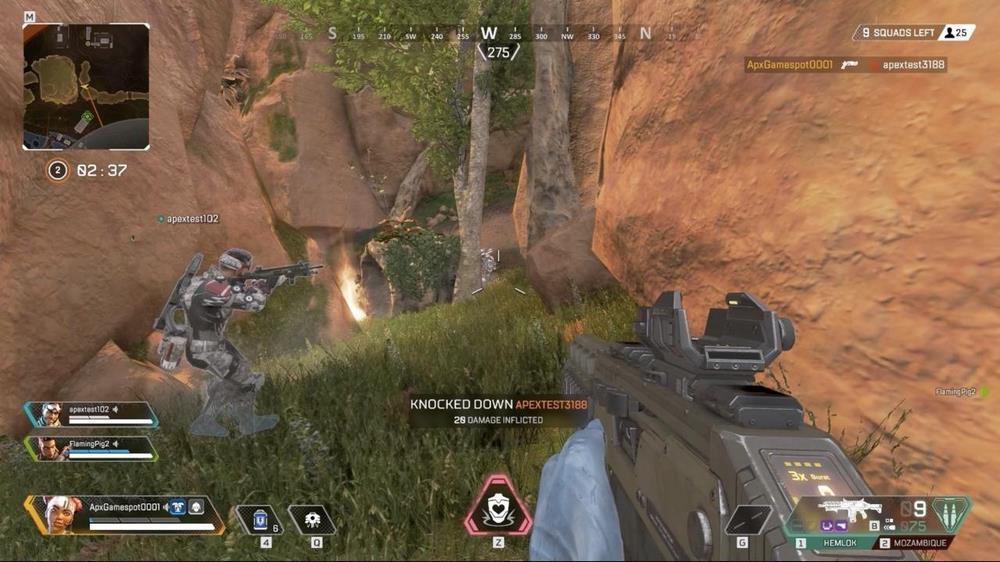Trigger the ultimate ability heart-shield icon
This screenshot has height=562, width=1000.
496,507
